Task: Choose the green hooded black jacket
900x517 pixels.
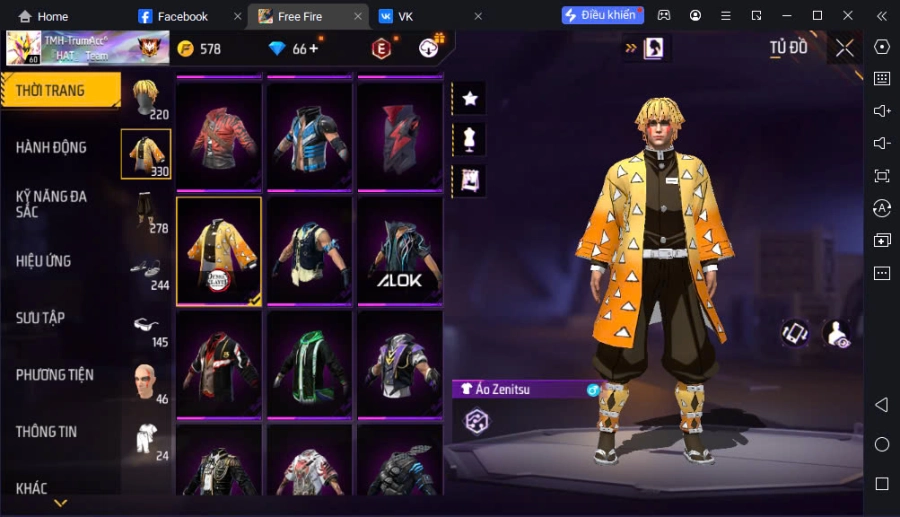Action: click(309, 362)
